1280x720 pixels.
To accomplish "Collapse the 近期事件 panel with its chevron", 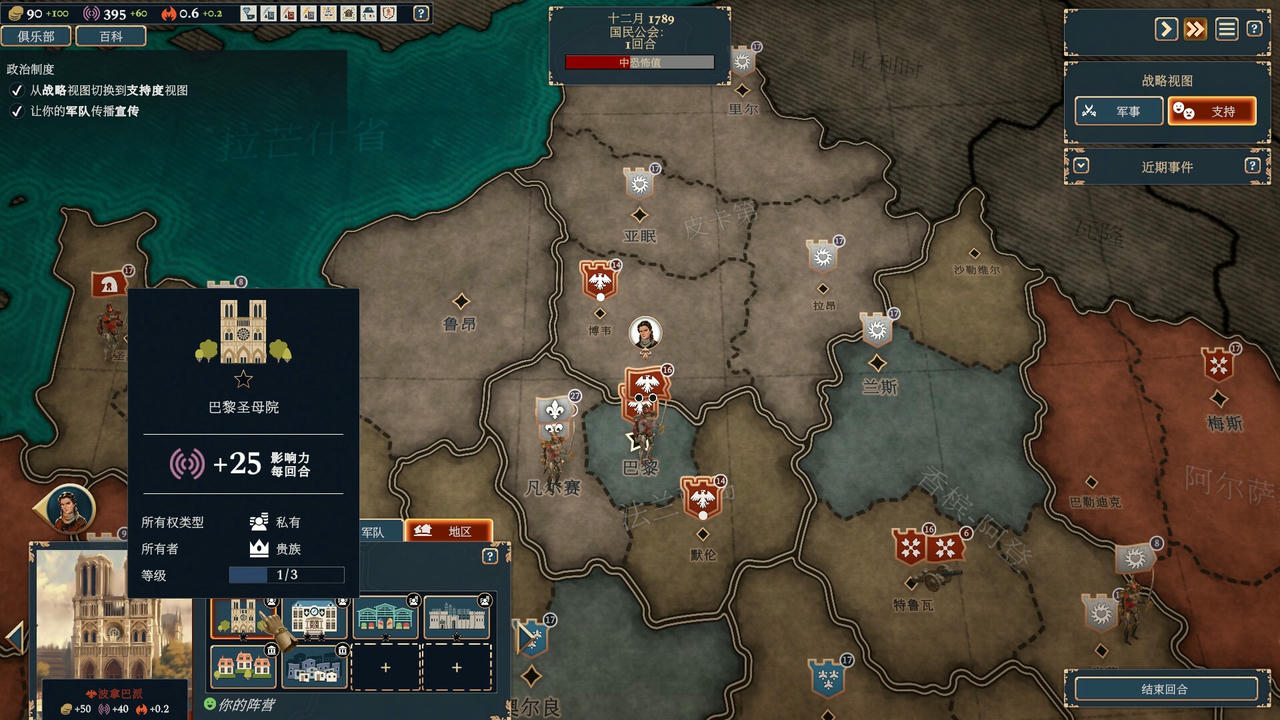I will click(1080, 166).
